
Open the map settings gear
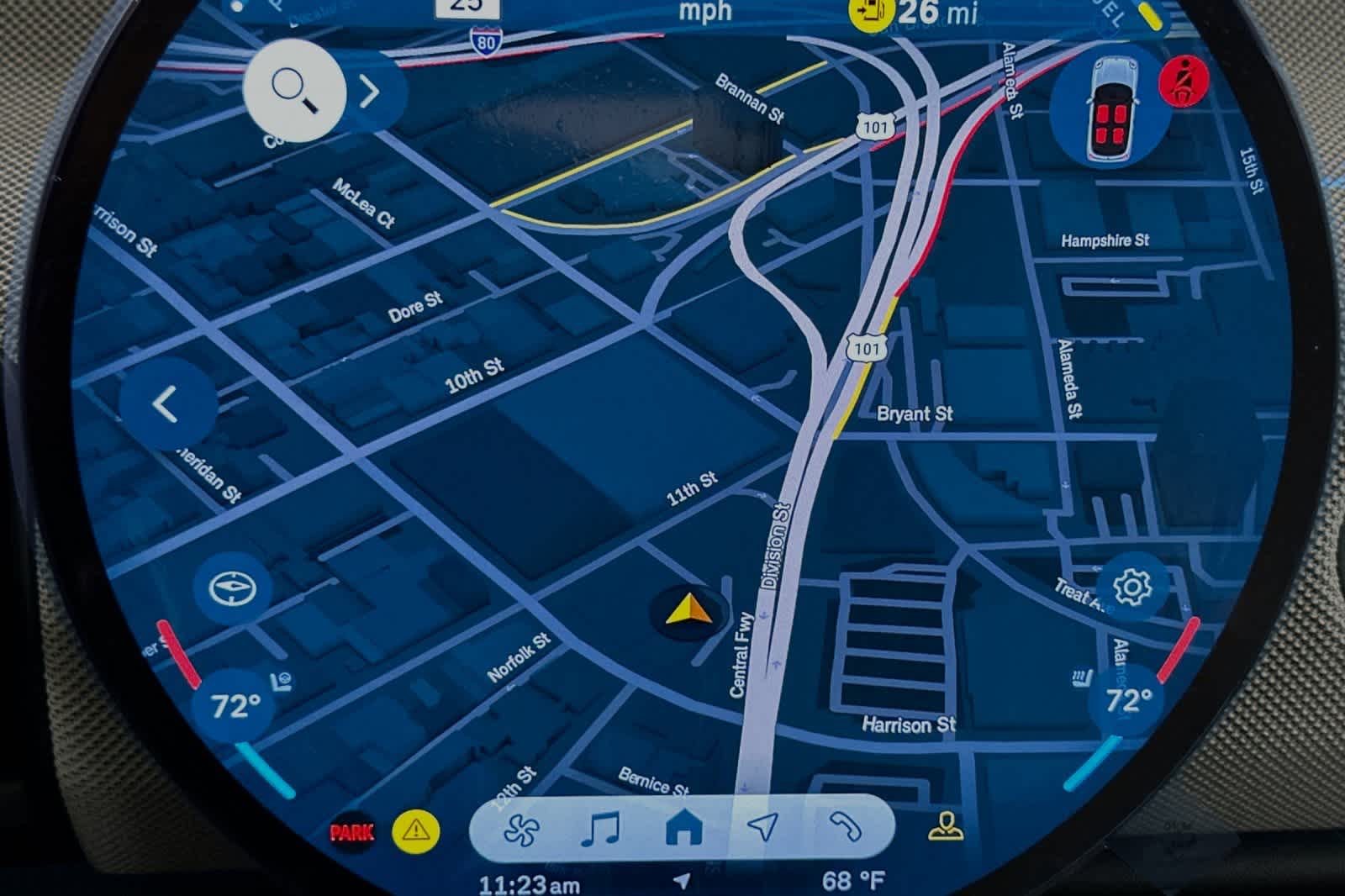tap(1131, 587)
